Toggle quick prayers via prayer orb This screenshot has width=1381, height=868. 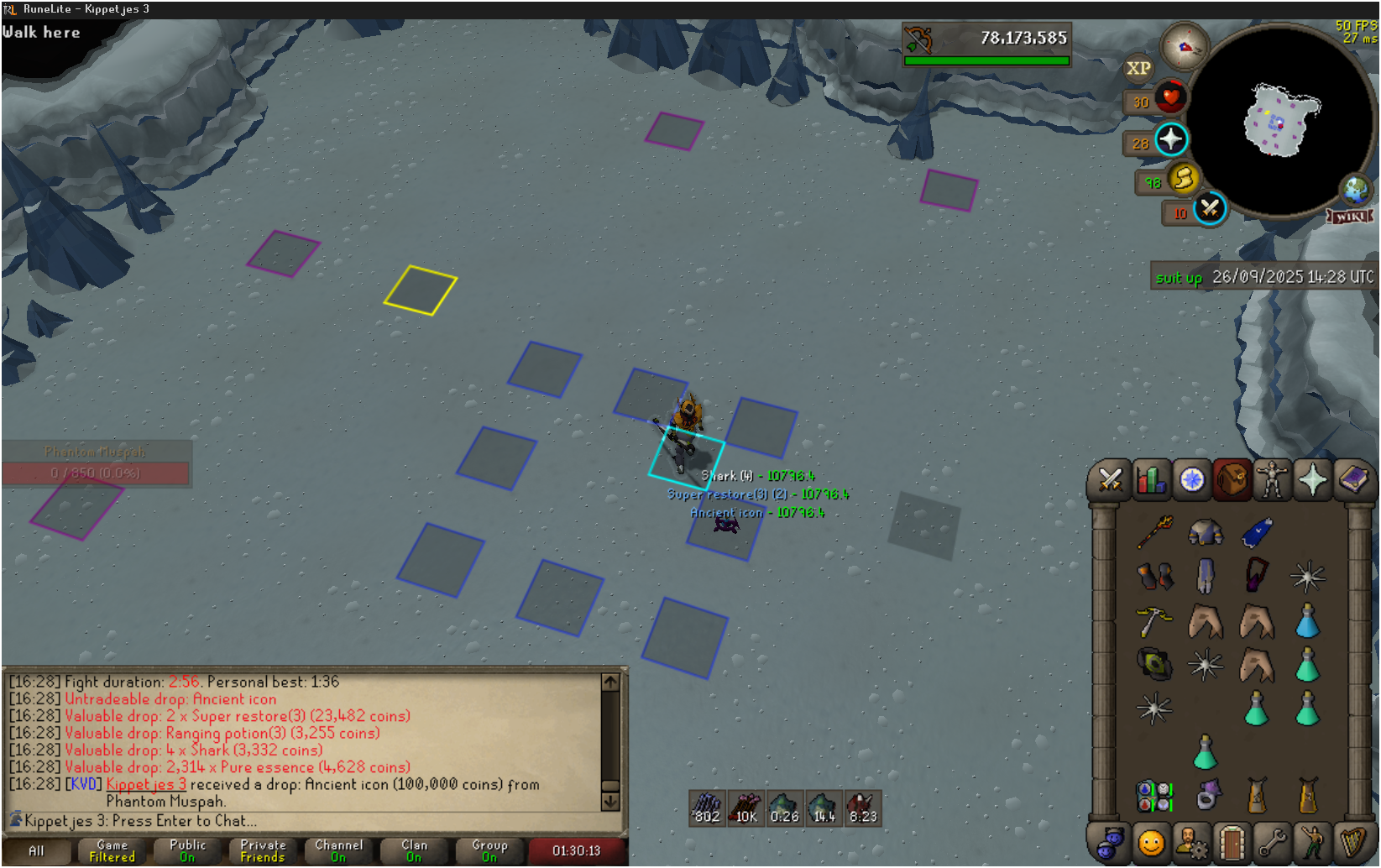(1170, 139)
